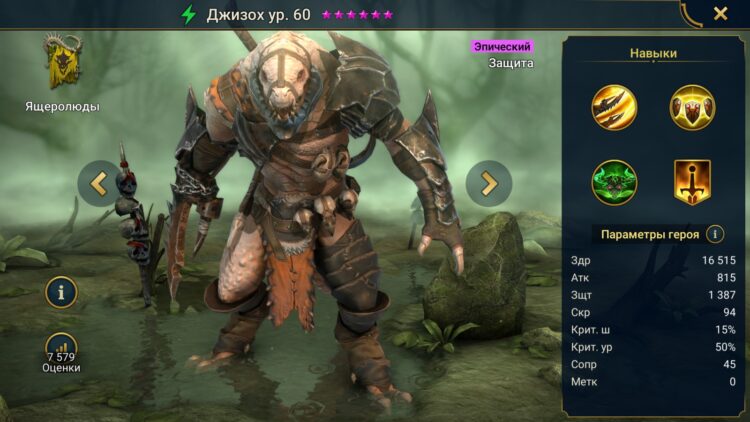Open the champion lore info button
This screenshot has height=422, width=750.
tap(62, 293)
